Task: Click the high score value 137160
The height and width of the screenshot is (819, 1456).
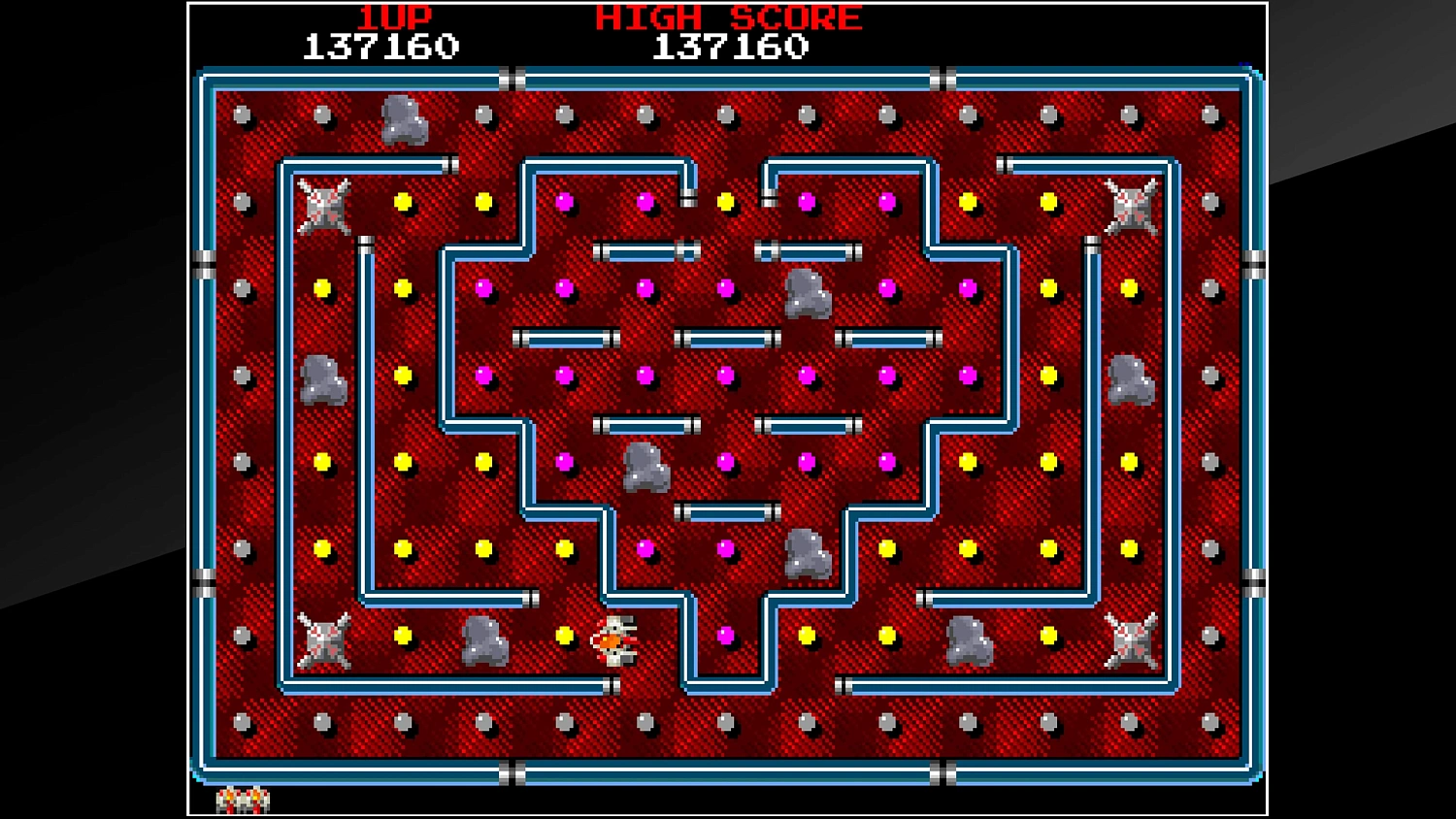Action: [x=731, y=44]
